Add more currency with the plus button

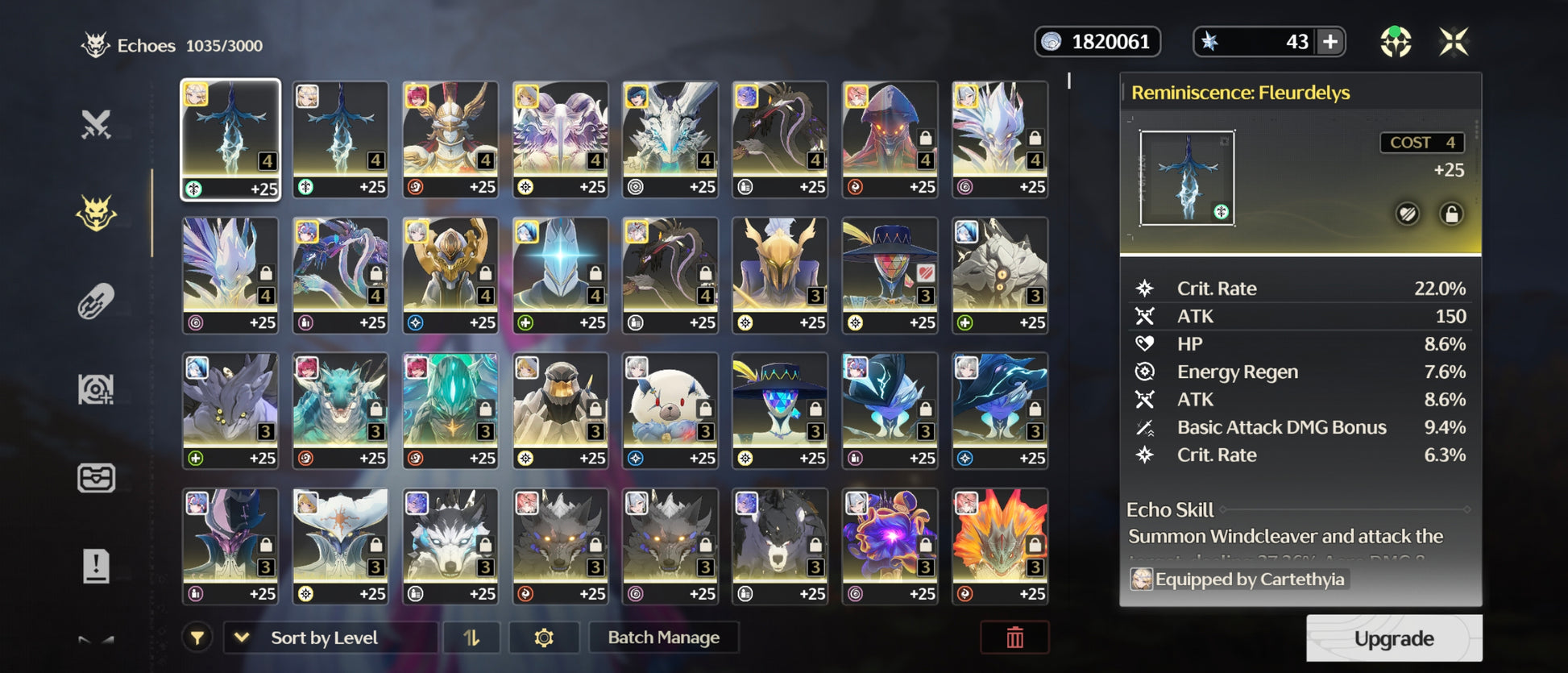click(x=1330, y=42)
